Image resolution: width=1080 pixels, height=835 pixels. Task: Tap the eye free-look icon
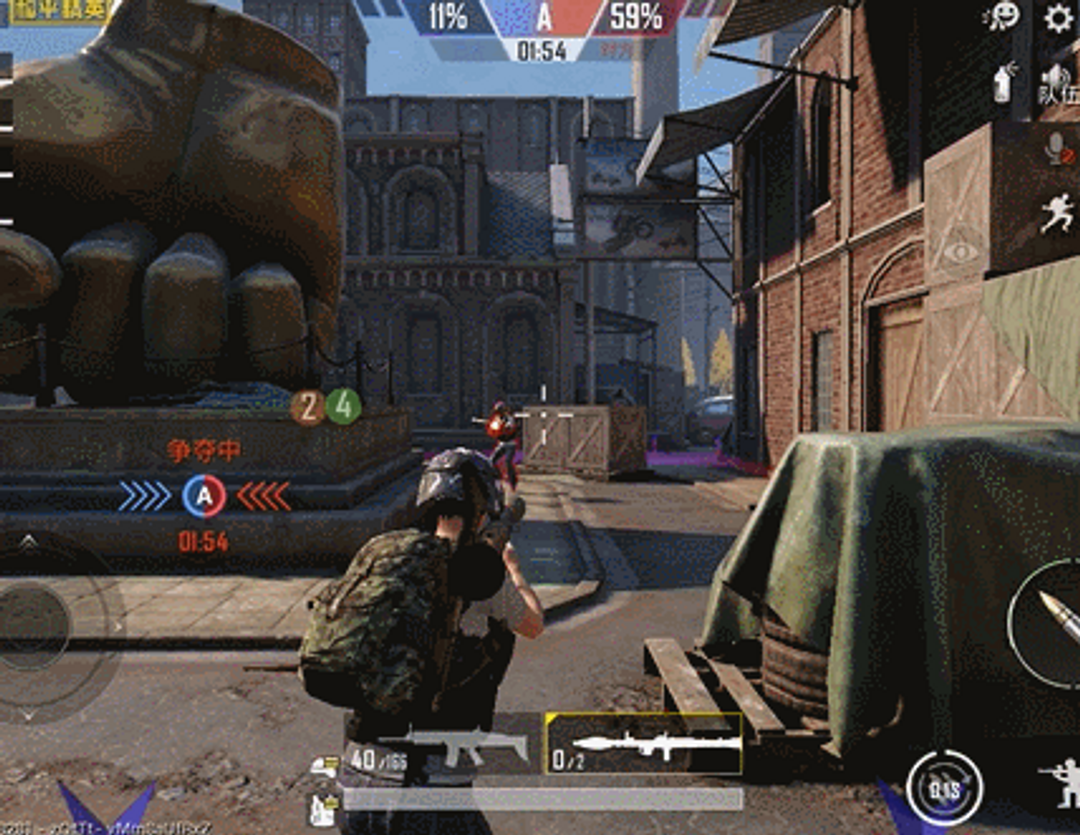tap(961, 250)
